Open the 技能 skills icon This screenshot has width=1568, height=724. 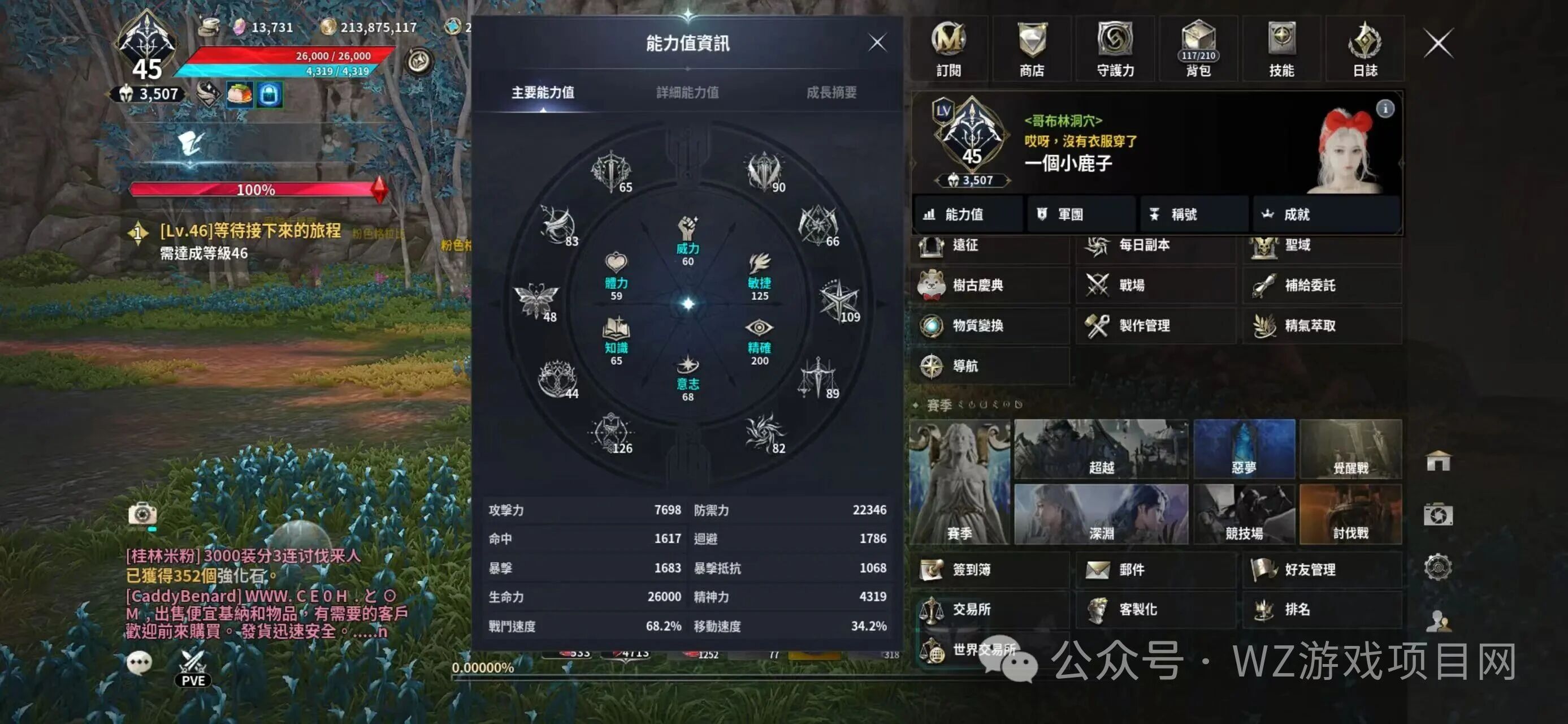[1284, 49]
